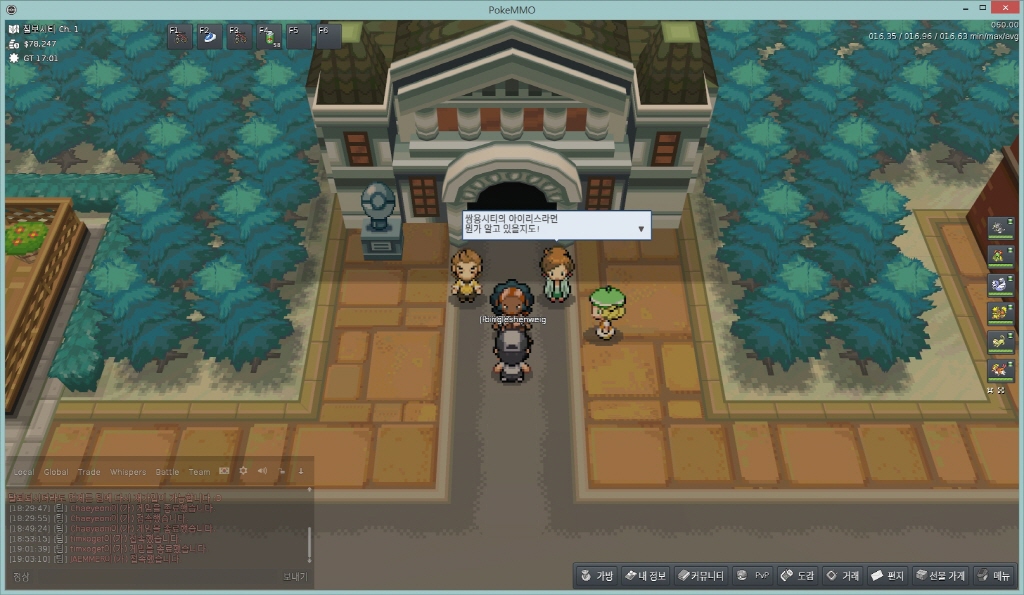Open the 거래 trade market
The width and height of the screenshot is (1024, 595).
(x=842, y=576)
